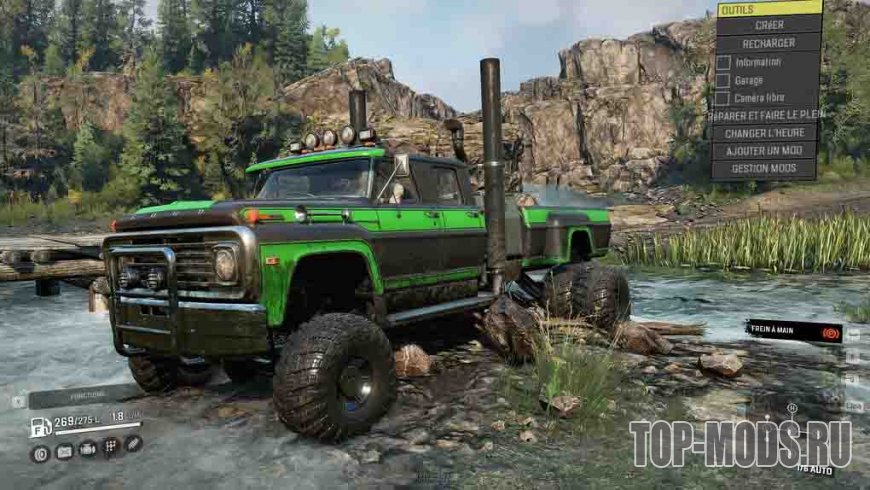Click the CRÉER button in tools menu
870x490 pixels.
point(769,25)
